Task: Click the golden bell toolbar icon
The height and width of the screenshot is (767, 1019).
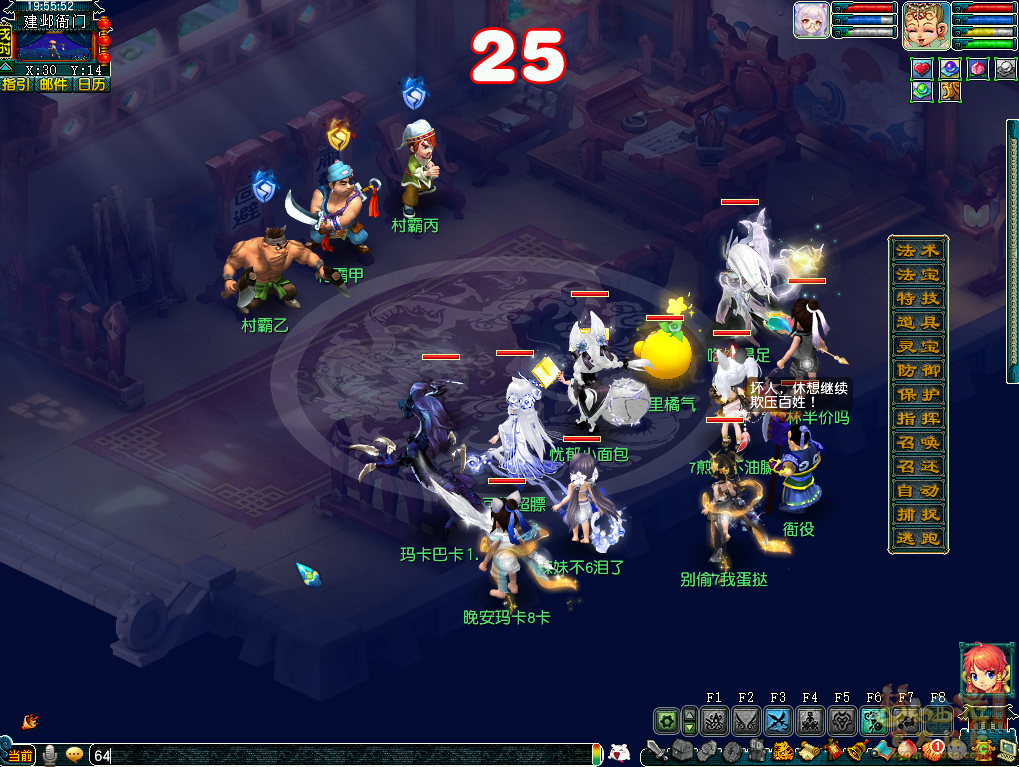Action: [x=856, y=751]
